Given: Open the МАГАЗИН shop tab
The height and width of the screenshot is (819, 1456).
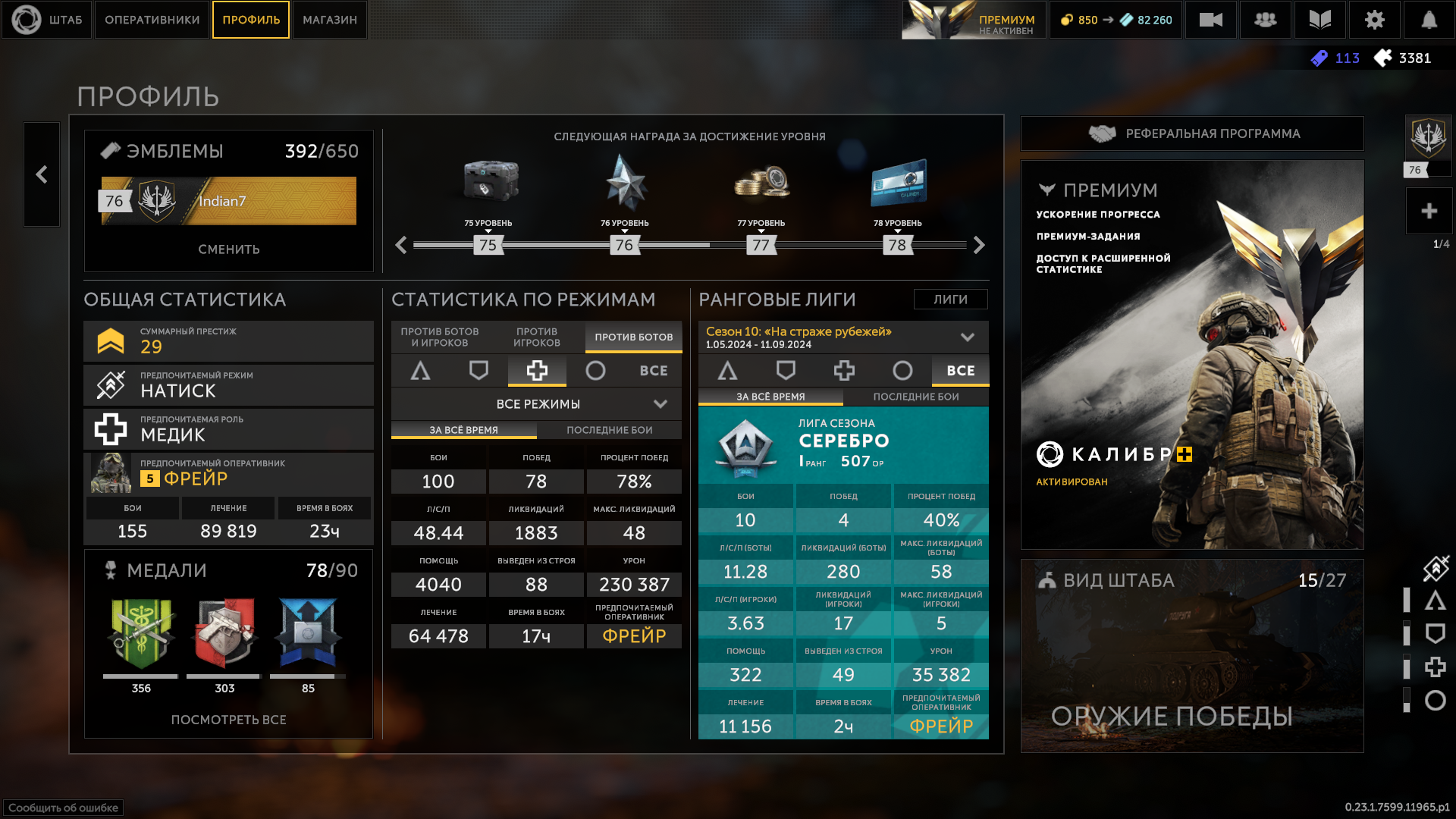Looking at the screenshot, I should pyautogui.click(x=330, y=20).
